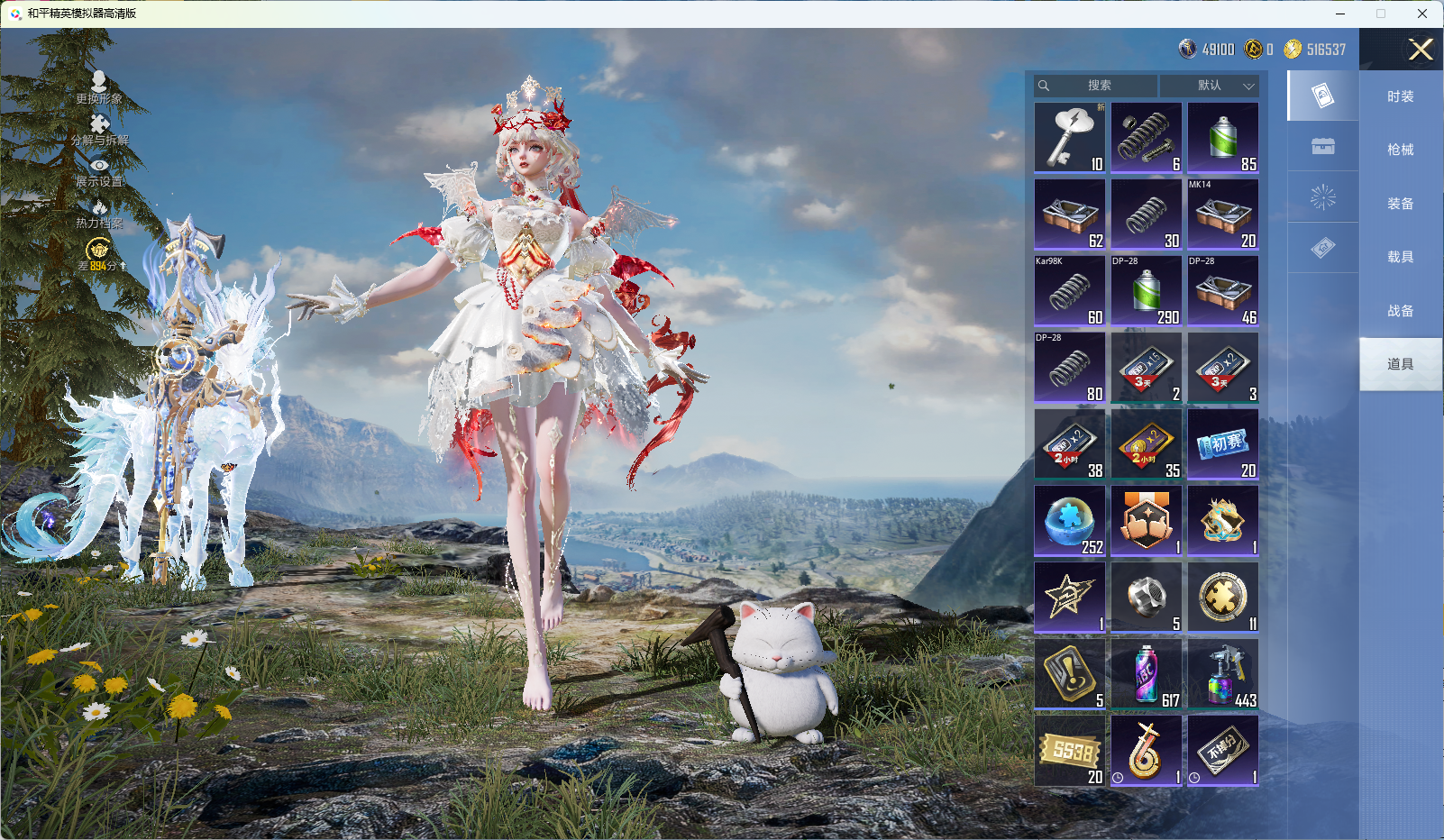Open the 枪械 category tab
Image resolution: width=1444 pixels, height=840 pixels.
click(1400, 150)
